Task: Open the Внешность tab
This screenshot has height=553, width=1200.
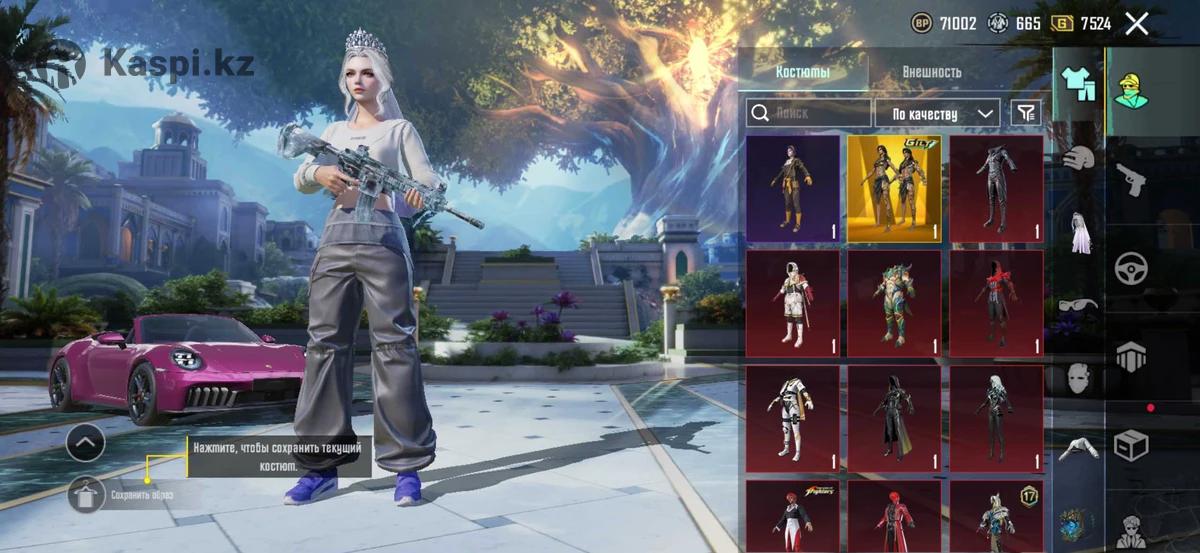Action: pyautogui.click(x=931, y=72)
